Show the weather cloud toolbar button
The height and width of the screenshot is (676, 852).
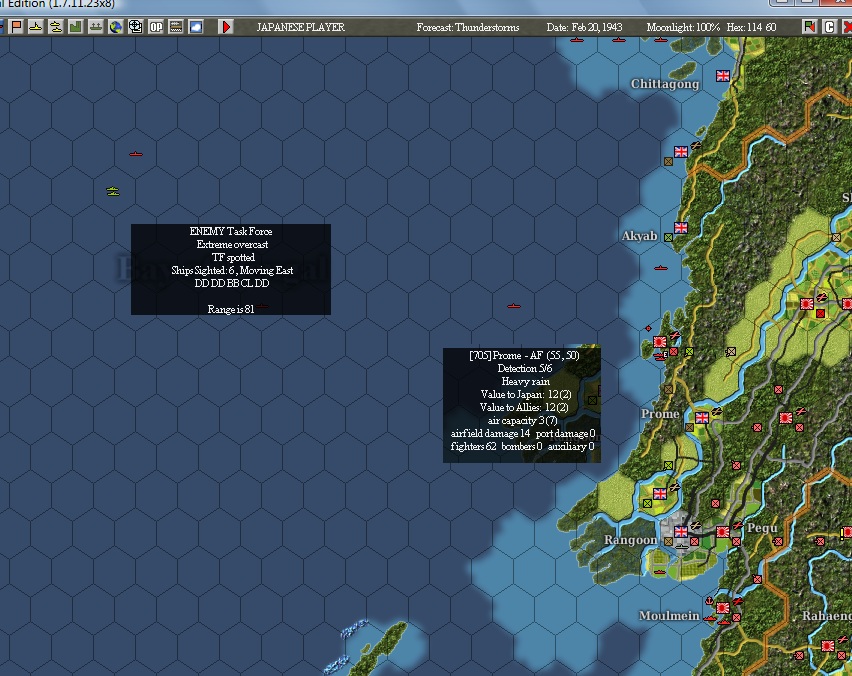click(x=196, y=27)
